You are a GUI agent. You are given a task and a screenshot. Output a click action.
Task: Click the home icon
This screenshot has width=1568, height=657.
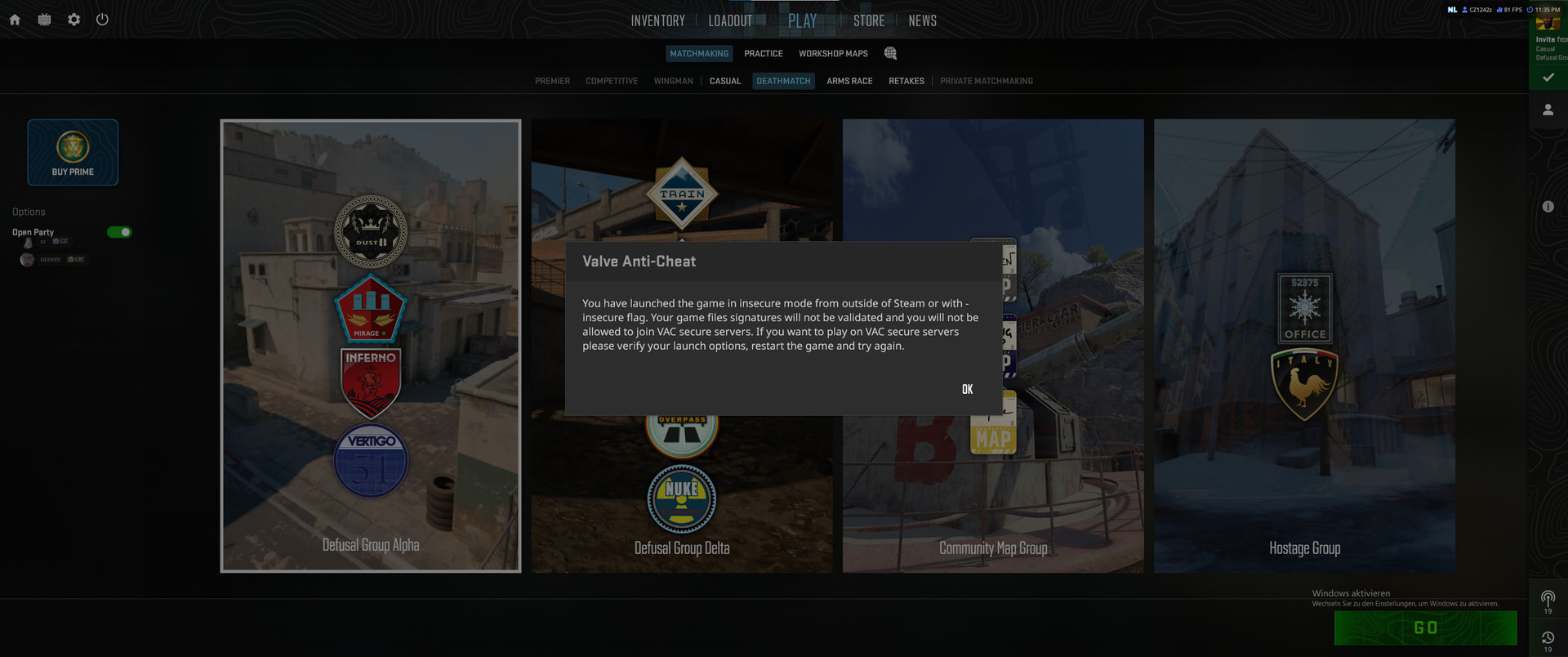pyautogui.click(x=15, y=20)
